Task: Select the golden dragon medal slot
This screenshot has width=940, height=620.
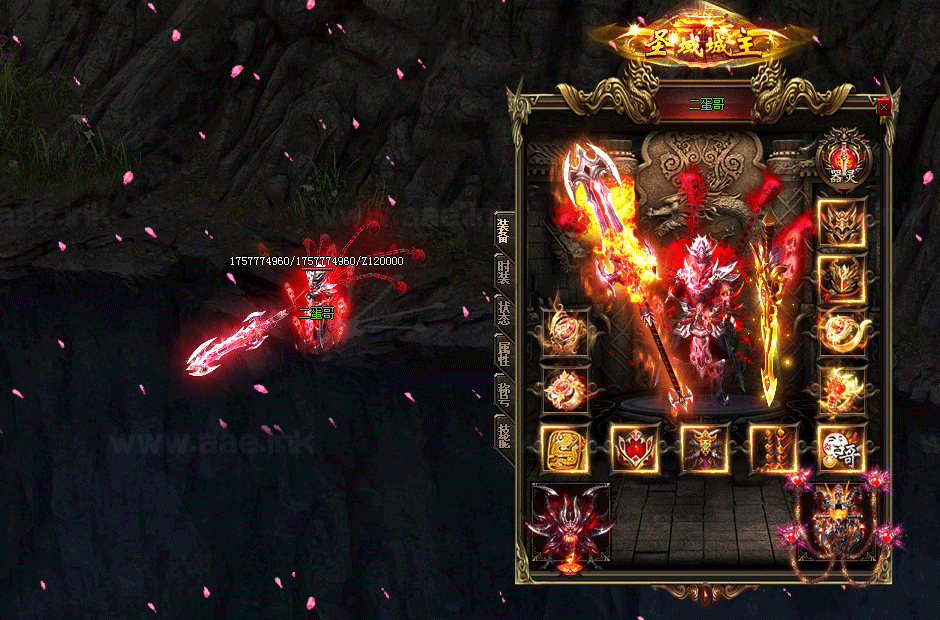Action: tap(564, 447)
